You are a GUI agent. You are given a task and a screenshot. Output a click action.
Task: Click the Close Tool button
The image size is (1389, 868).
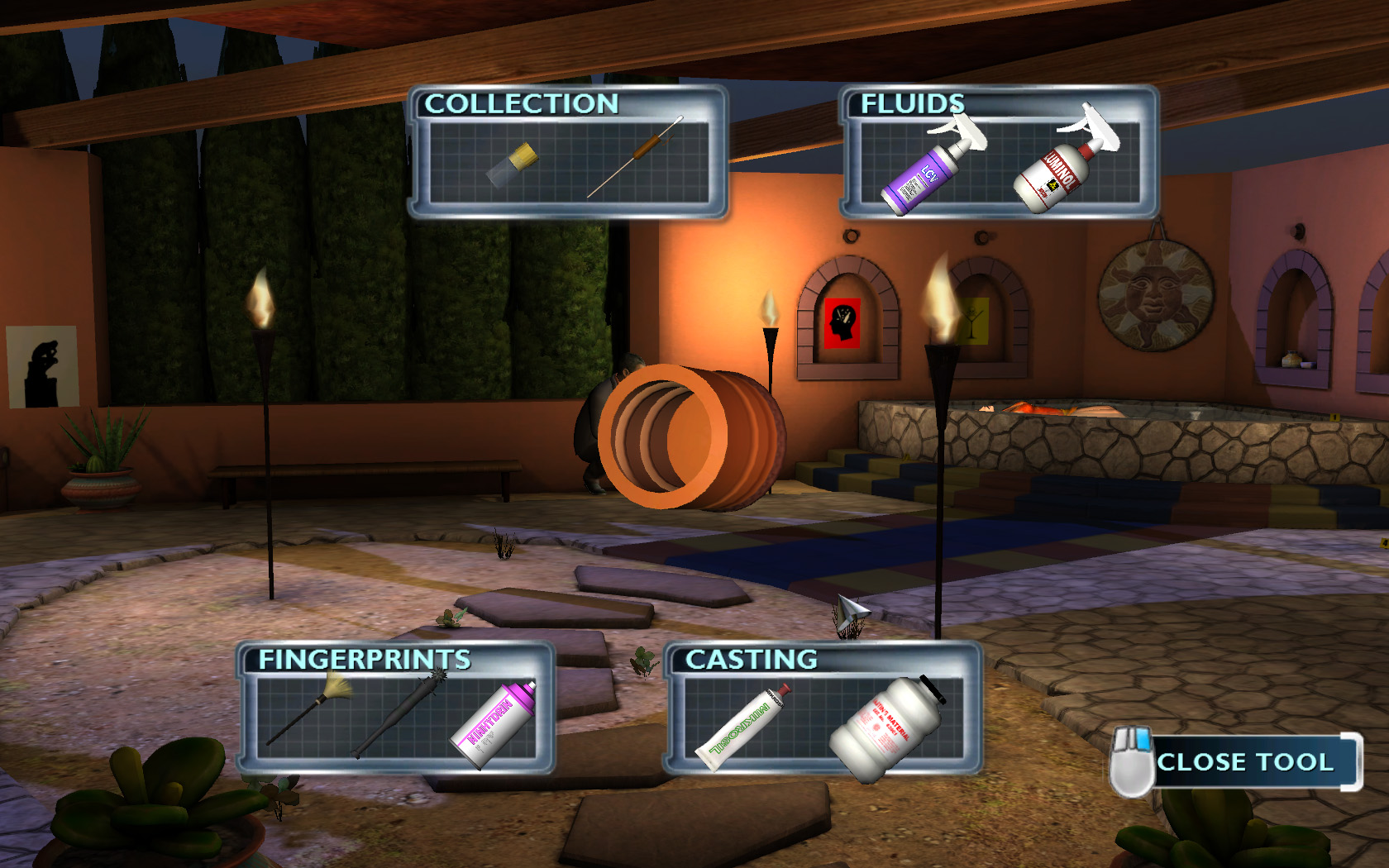coord(1244,761)
